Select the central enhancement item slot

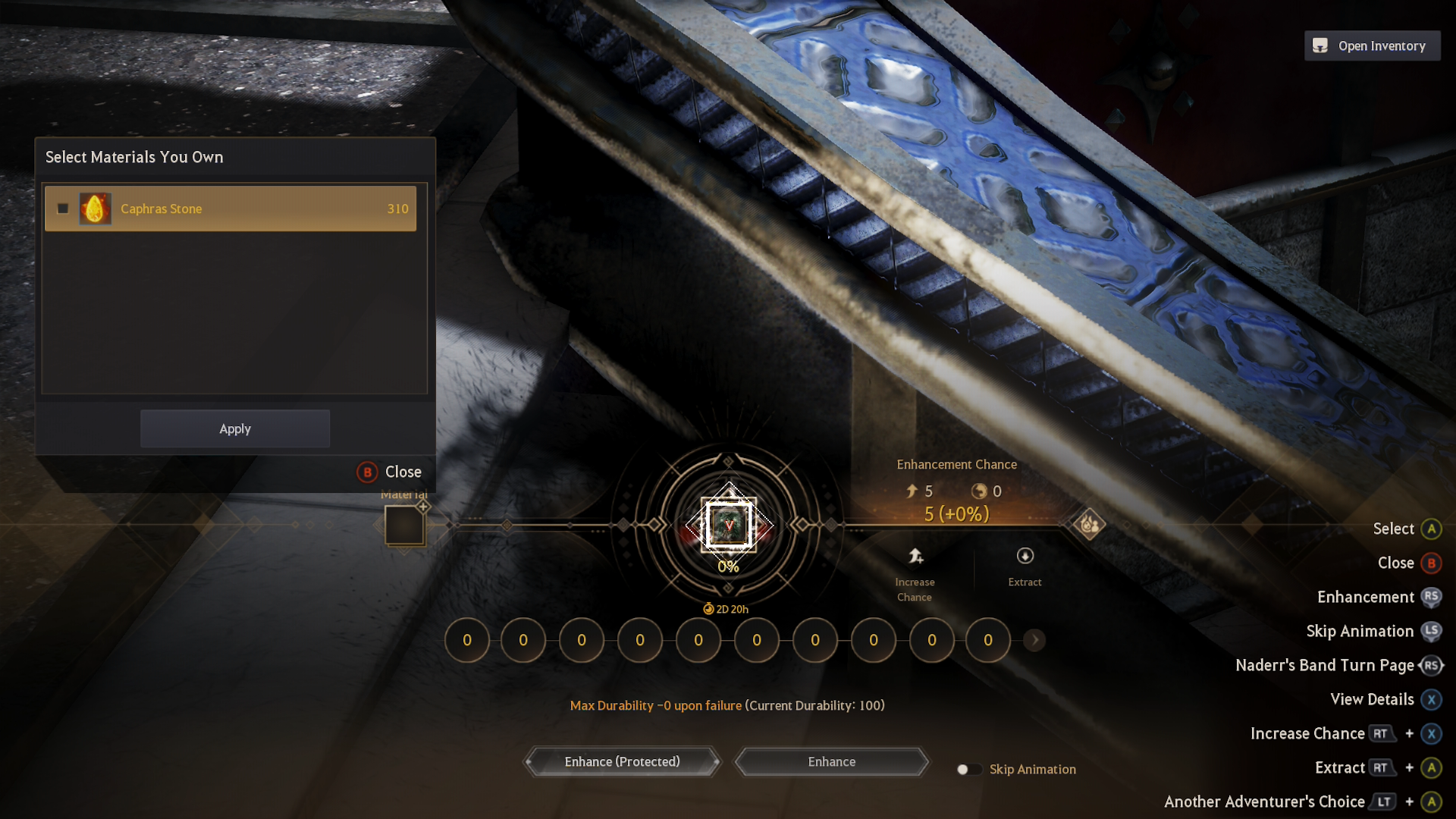click(729, 525)
